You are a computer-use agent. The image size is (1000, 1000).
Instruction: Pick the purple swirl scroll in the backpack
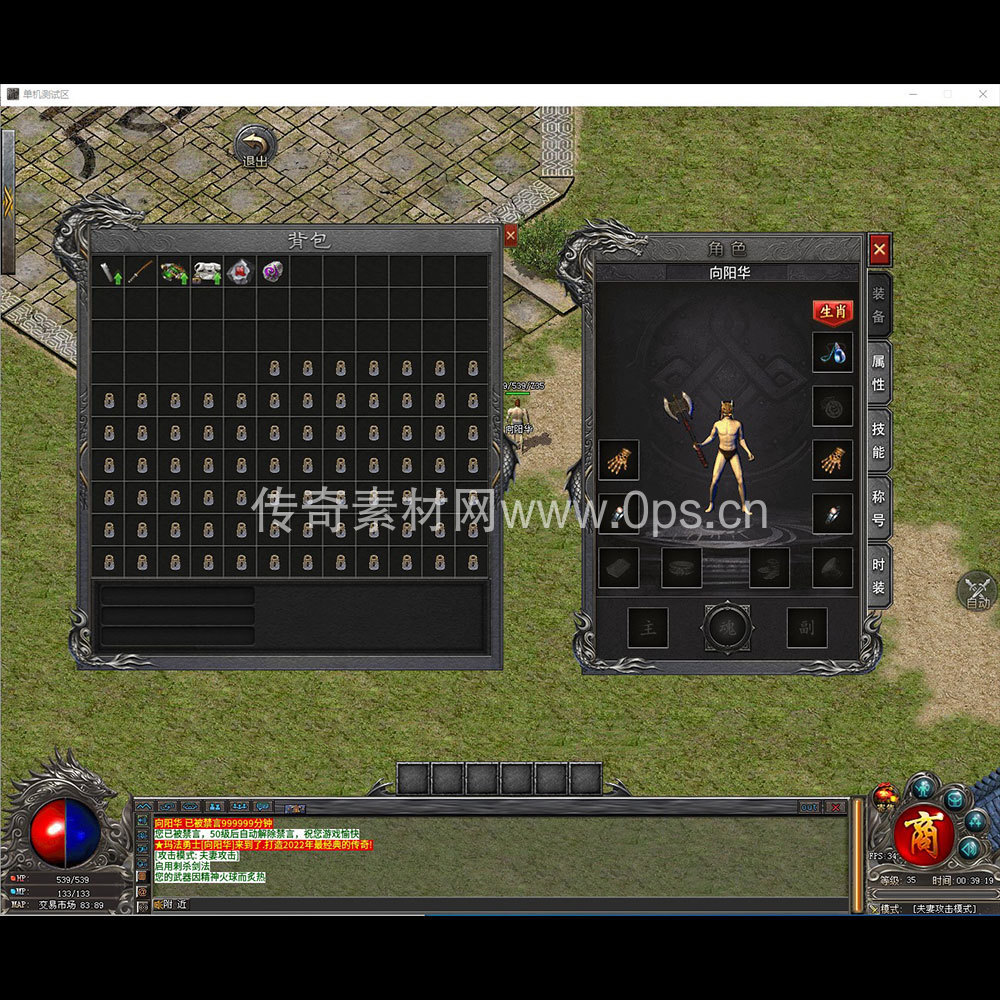coord(272,271)
